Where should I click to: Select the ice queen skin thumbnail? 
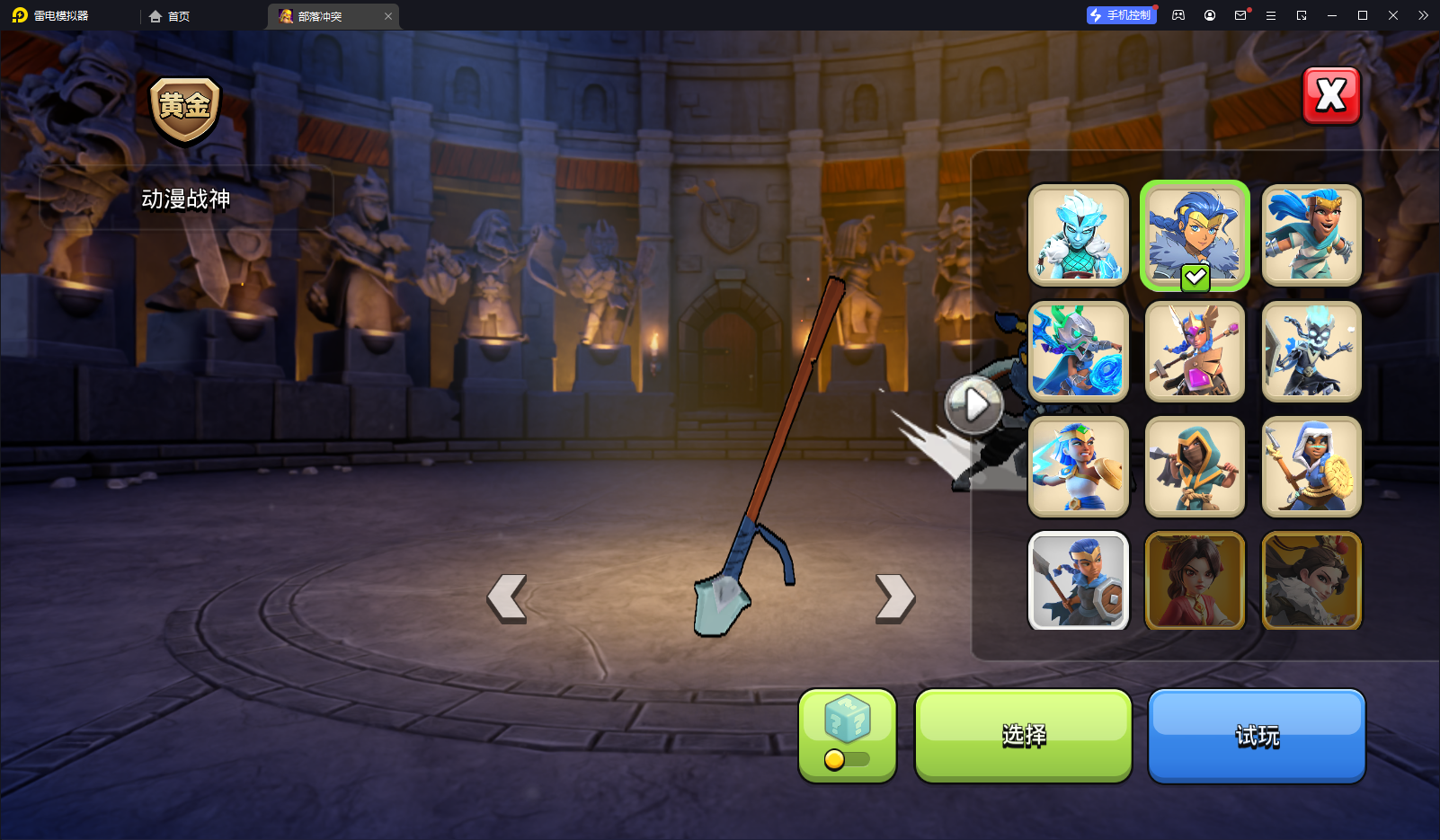(1078, 235)
